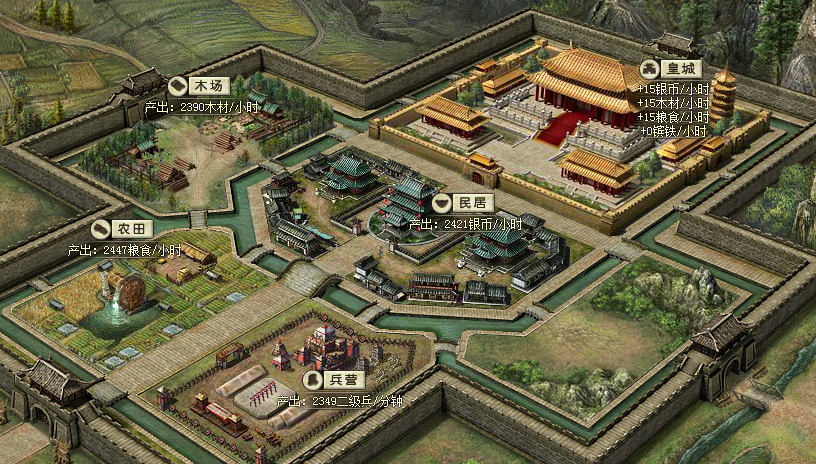The width and height of the screenshot is (816, 464).
Task: Click the 民居 residence label
Action: (463, 203)
